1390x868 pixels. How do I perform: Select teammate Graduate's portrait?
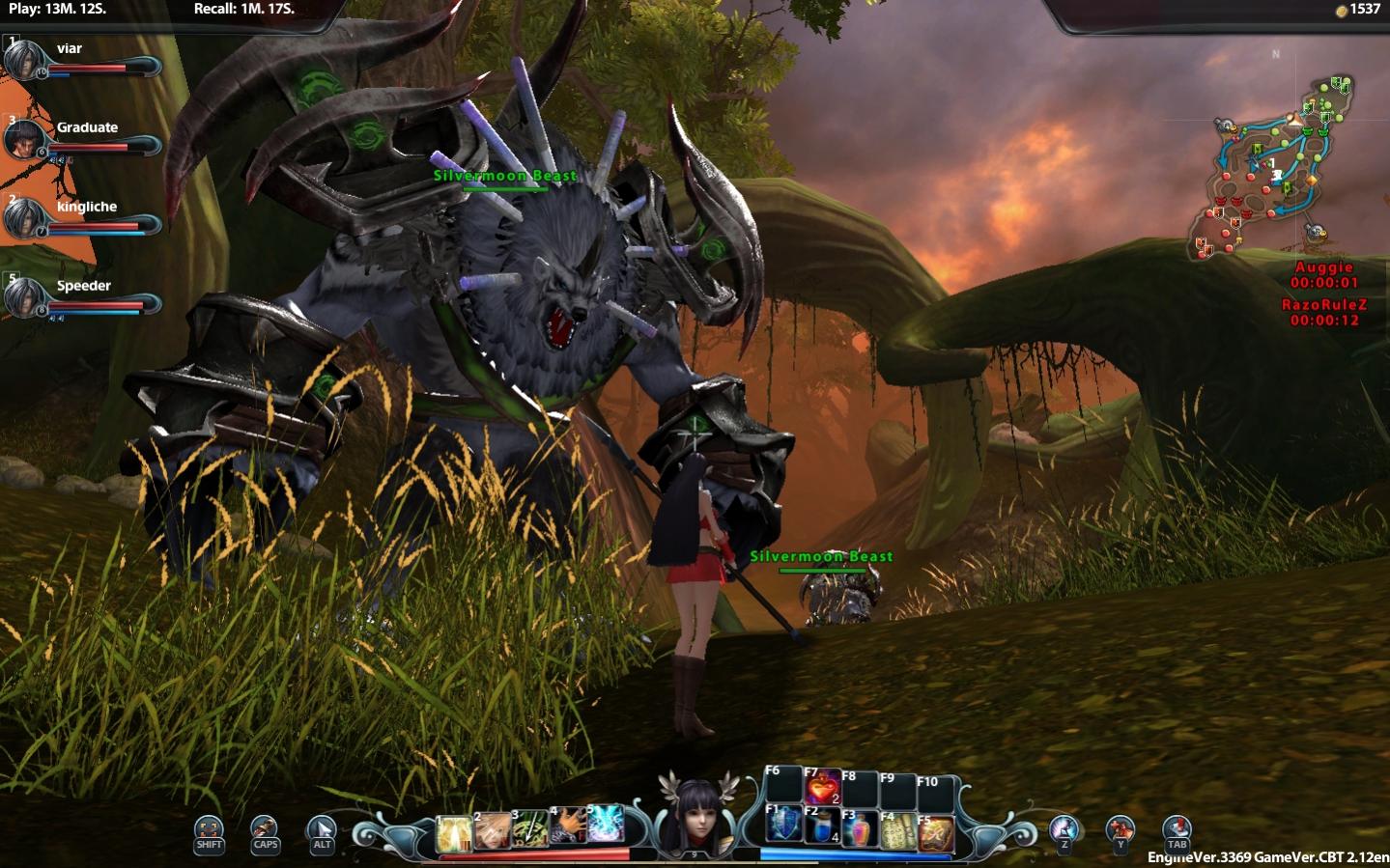(23, 140)
